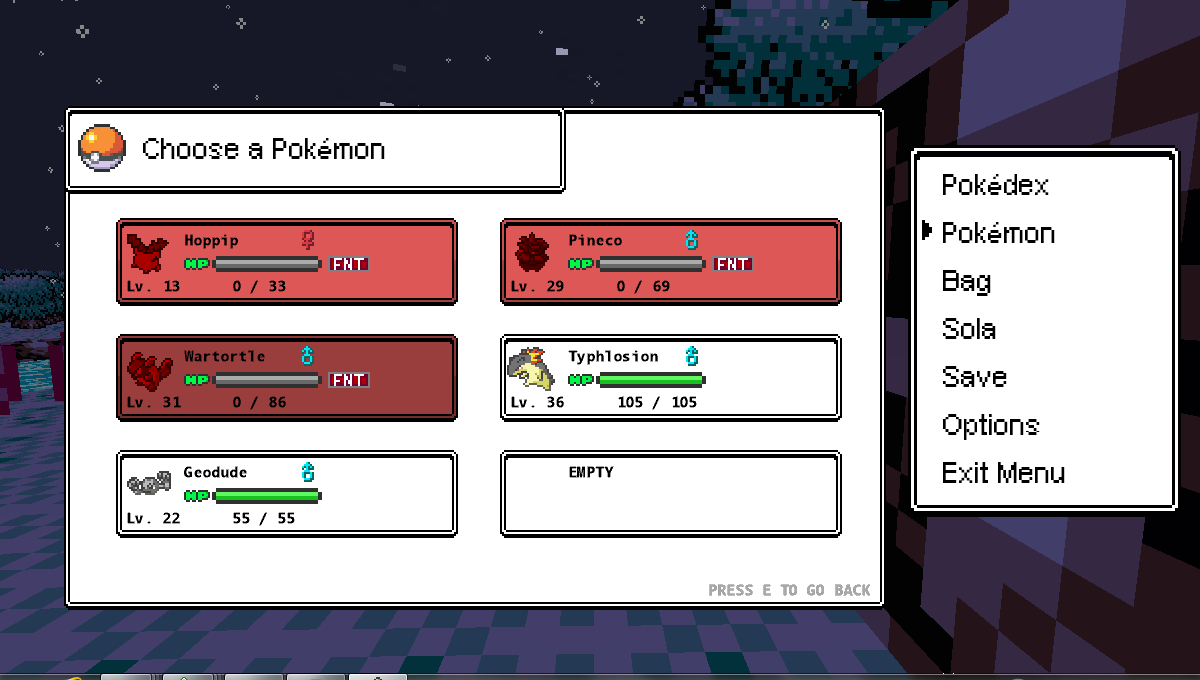Click the EMPTY party slot

670,494
